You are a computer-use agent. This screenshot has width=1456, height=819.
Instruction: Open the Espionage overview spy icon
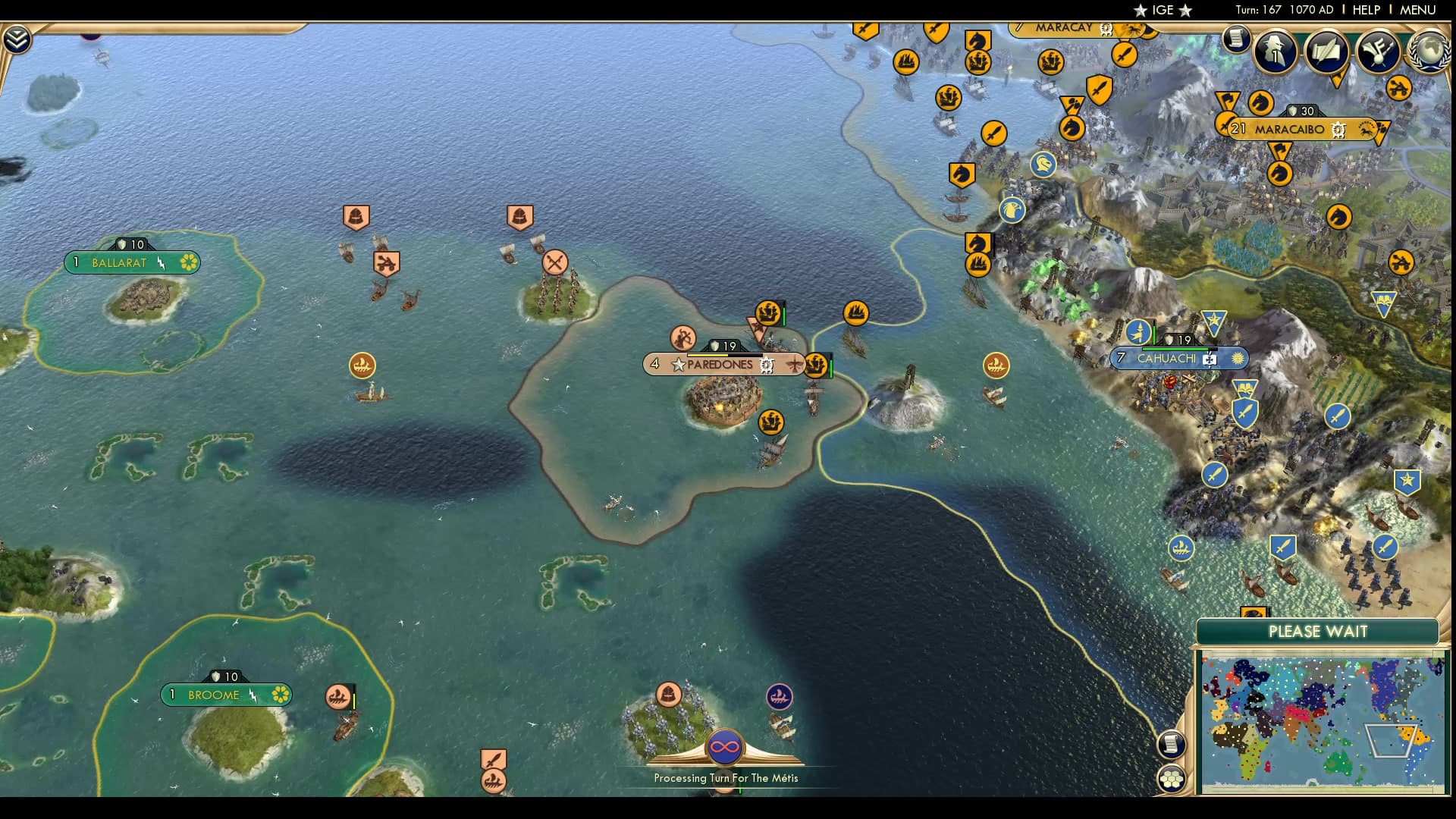click(1275, 52)
